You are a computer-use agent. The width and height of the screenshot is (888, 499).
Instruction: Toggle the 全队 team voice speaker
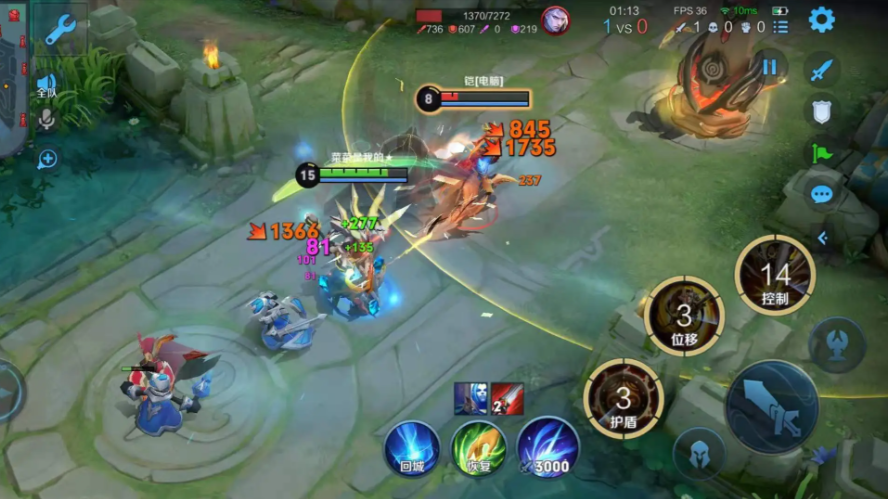click(x=46, y=84)
